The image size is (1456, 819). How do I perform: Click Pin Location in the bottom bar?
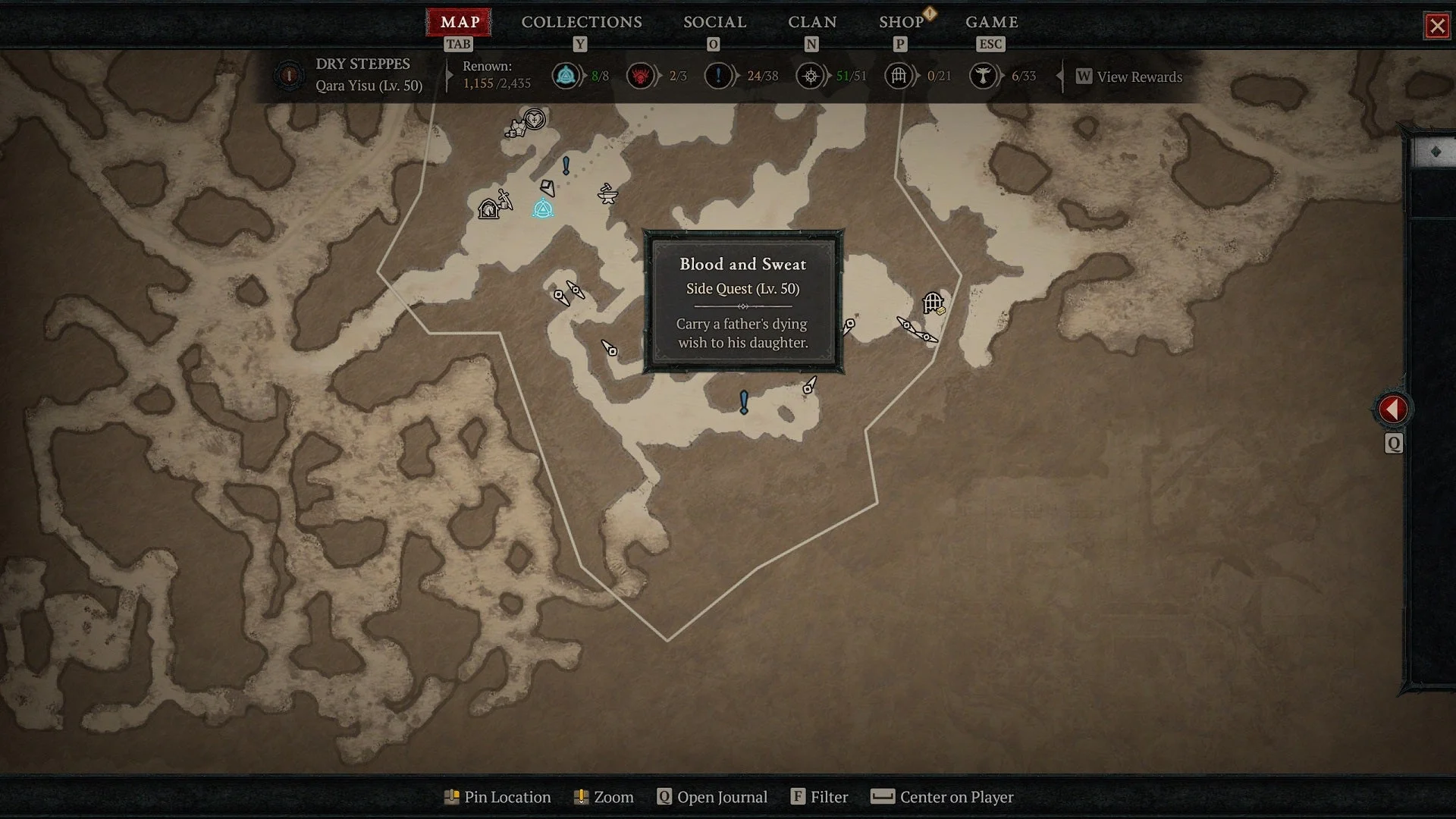(497, 797)
